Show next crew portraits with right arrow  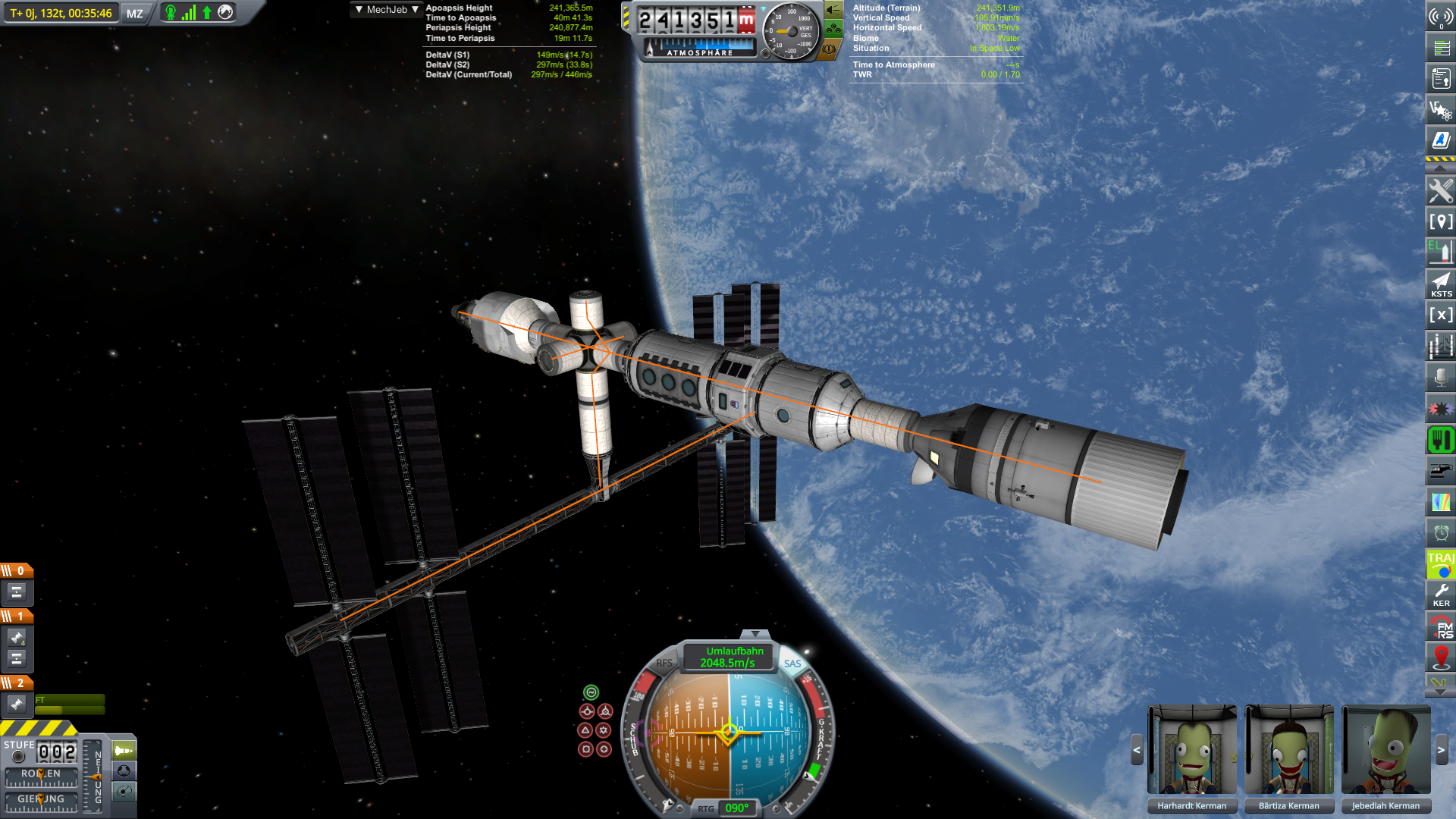1441,750
